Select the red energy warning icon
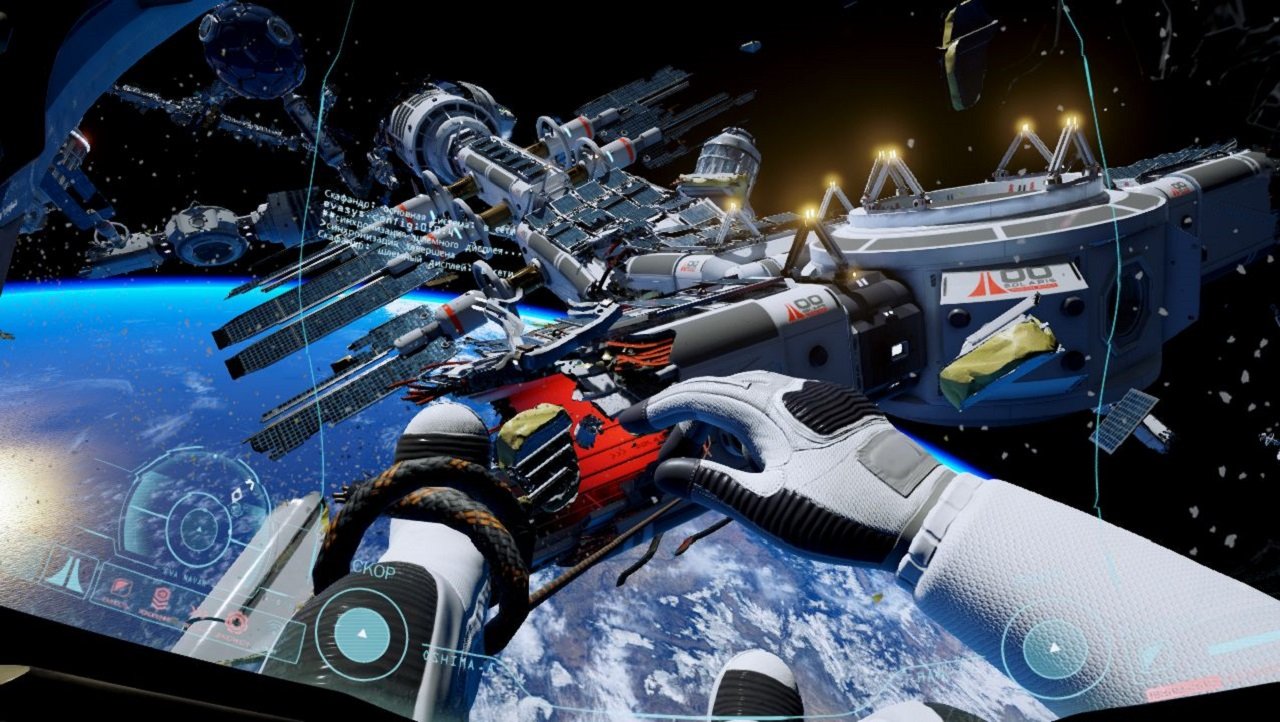The width and height of the screenshot is (1280, 722). 237,621
